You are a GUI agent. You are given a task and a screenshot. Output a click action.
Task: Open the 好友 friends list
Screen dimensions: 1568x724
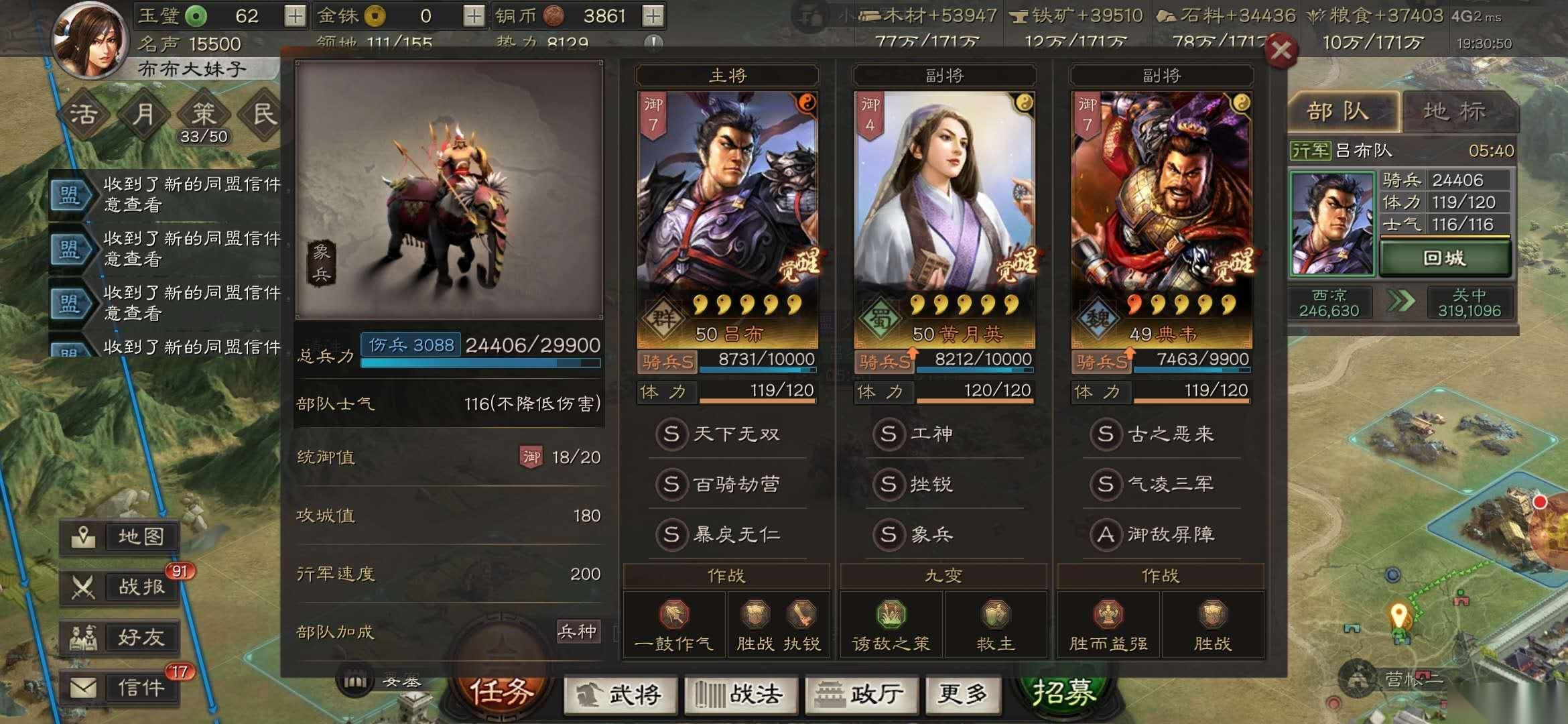coord(121,637)
